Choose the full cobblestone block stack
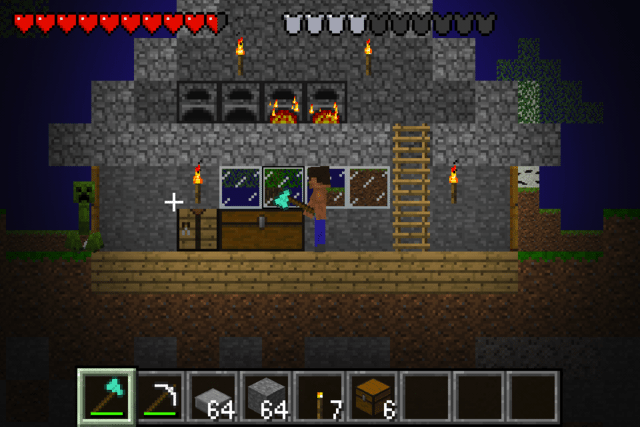 (x=265, y=397)
